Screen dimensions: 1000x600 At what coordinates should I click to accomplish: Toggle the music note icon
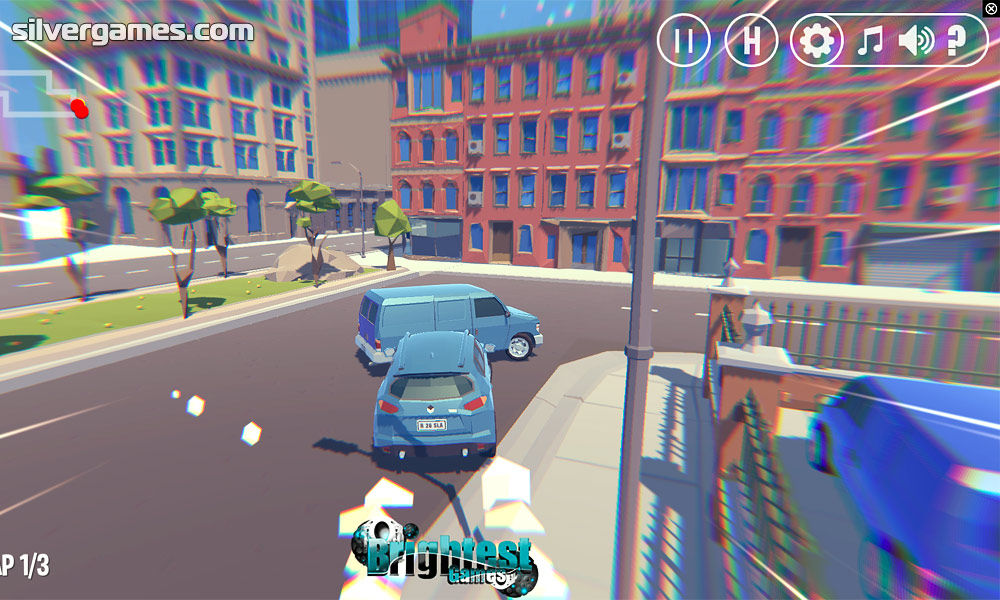pos(871,41)
